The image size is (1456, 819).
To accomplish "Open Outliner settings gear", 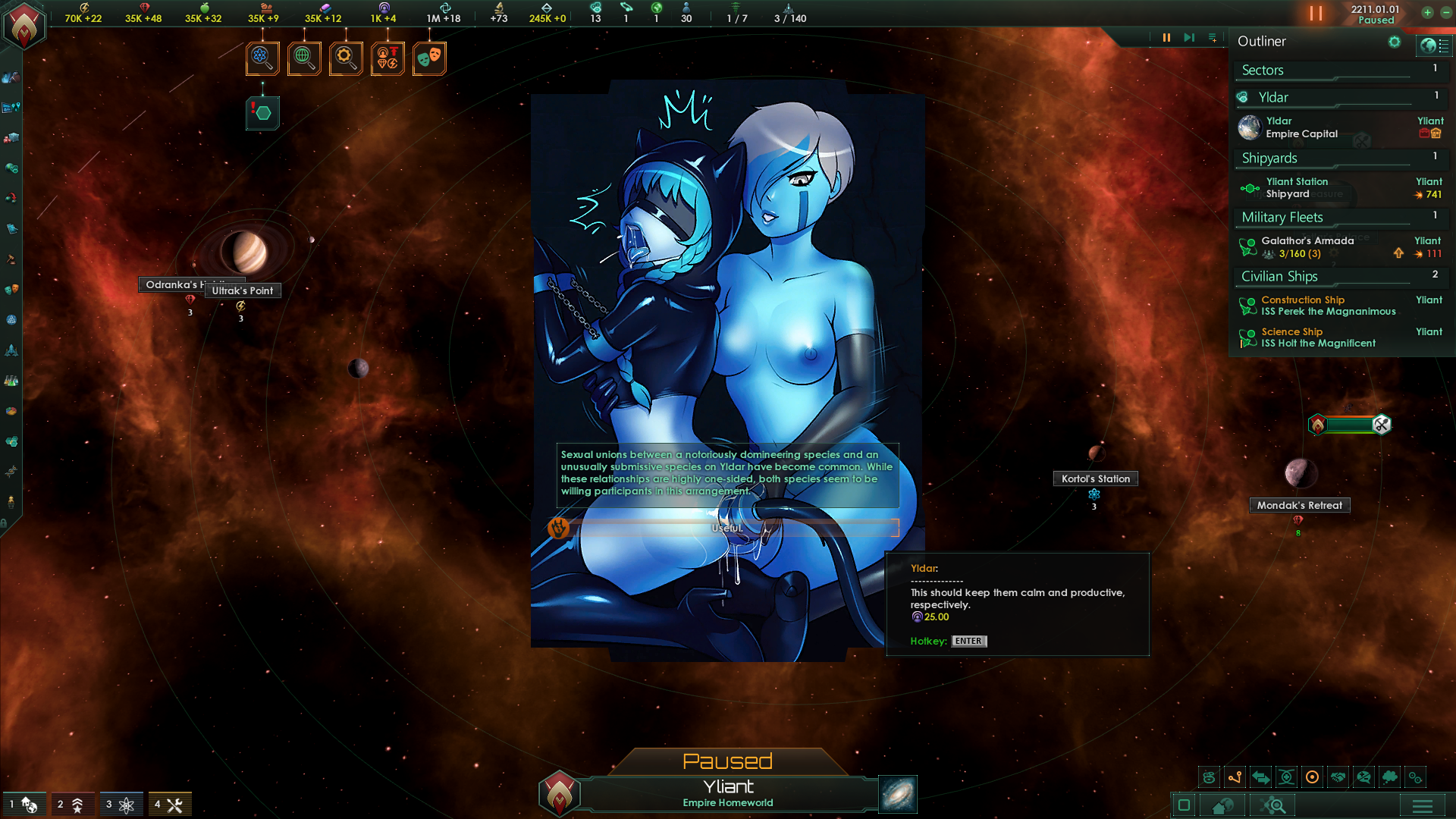I will point(1395,42).
